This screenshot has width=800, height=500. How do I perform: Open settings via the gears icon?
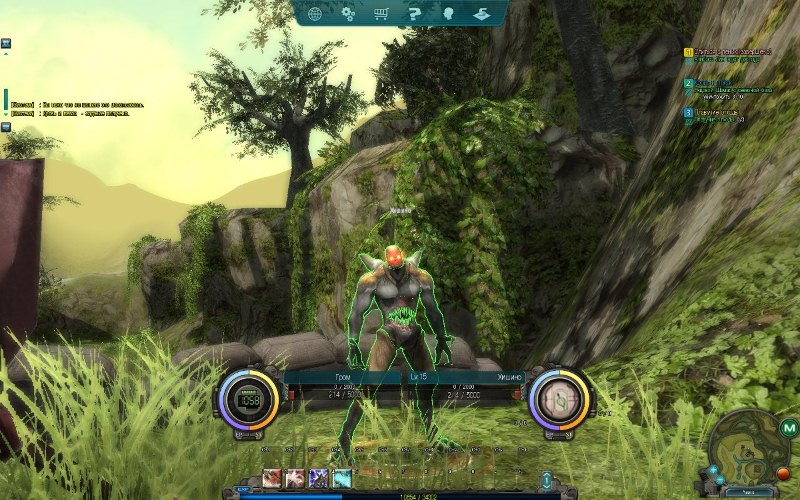coord(348,14)
